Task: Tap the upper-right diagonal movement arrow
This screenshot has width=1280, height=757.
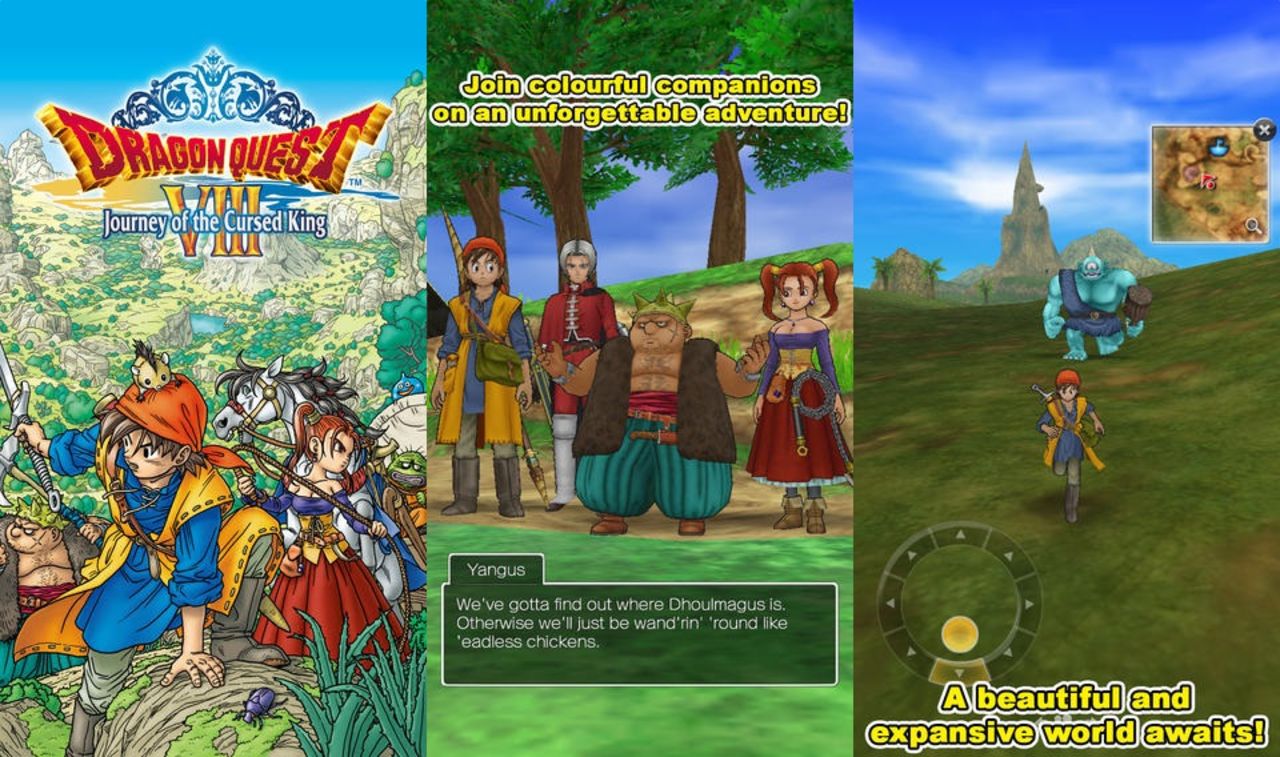Action: pos(1007,555)
